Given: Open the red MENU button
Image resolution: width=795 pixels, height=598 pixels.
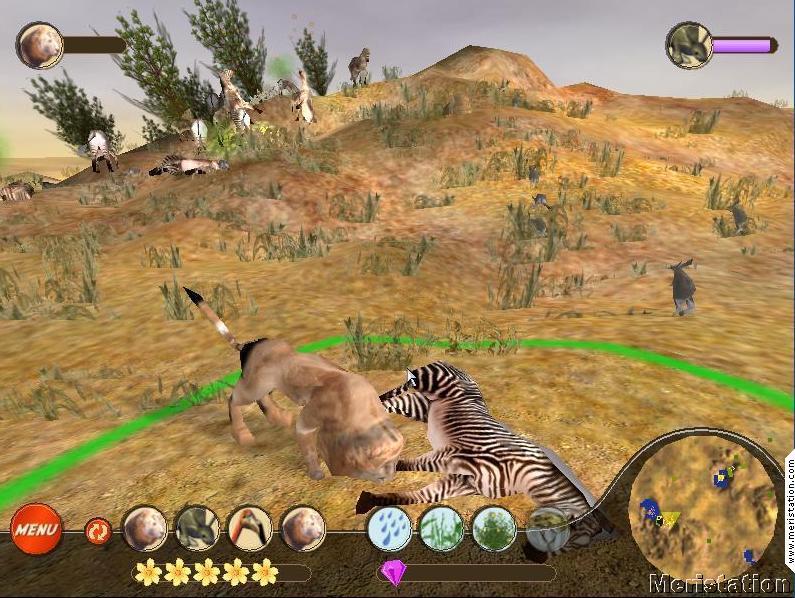Looking at the screenshot, I should pos(37,528).
